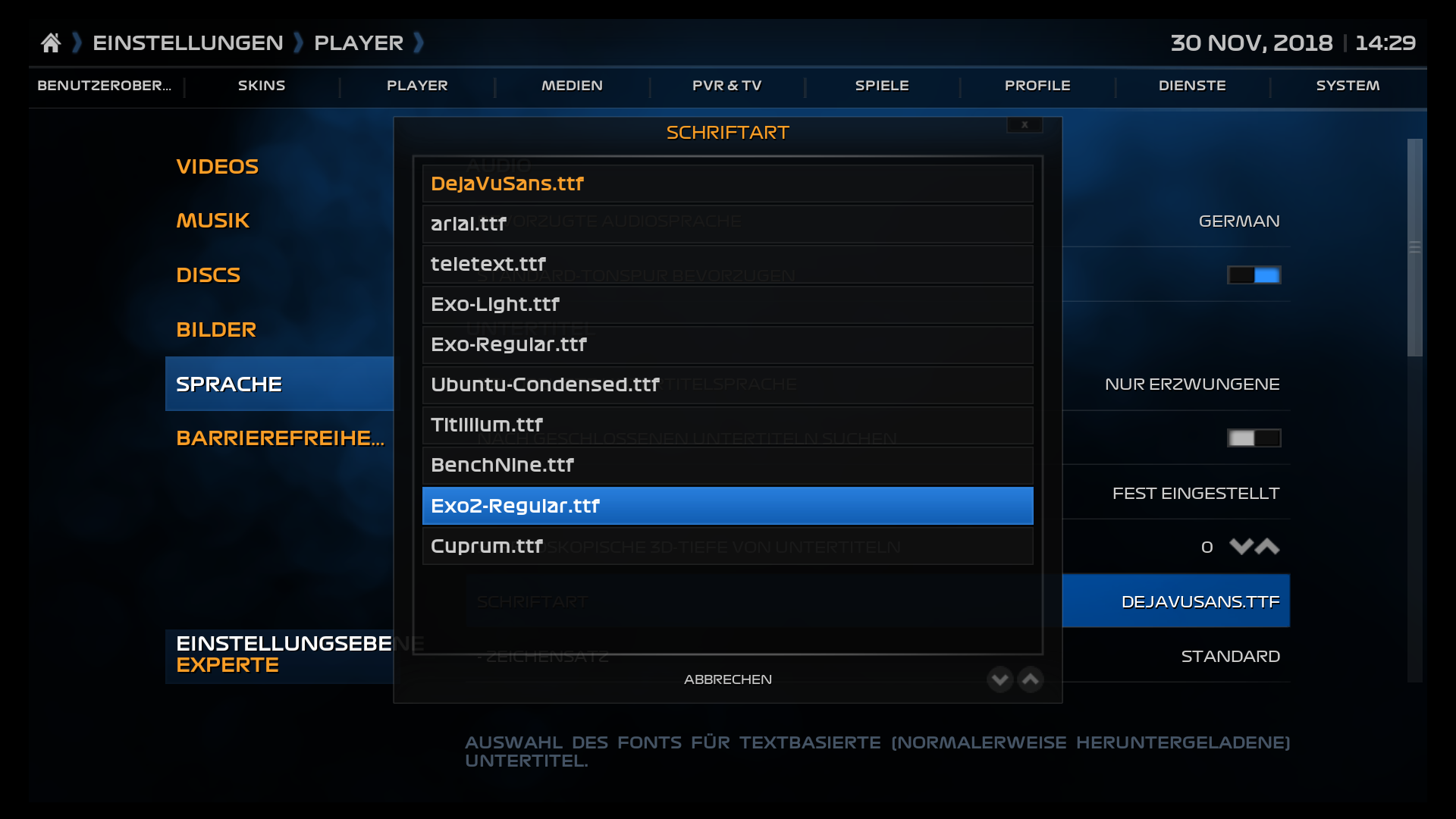Select MUSIK in the sidebar
Screen dimensions: 1456x819
point(212,220)
